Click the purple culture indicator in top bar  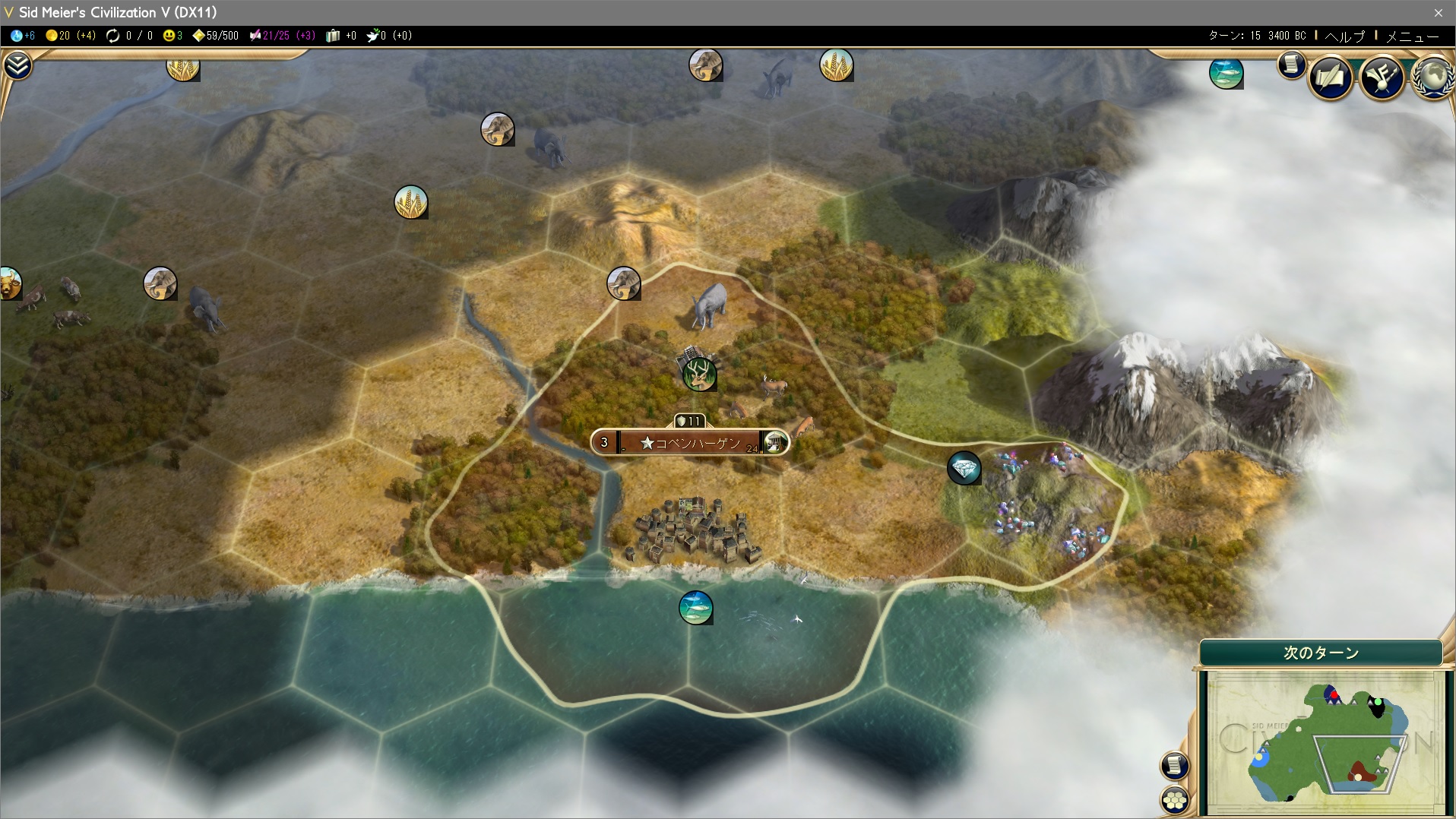click(x=282, y=36)
